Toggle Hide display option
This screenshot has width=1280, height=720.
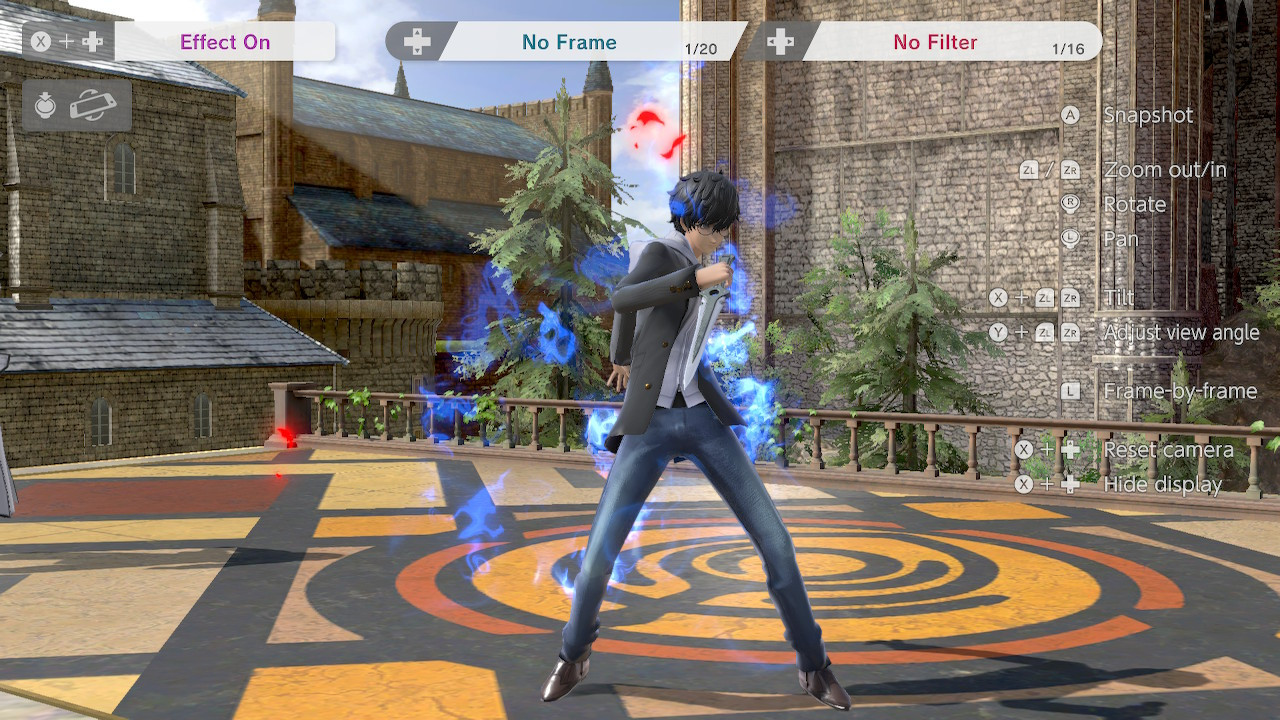click(1163, 484)
